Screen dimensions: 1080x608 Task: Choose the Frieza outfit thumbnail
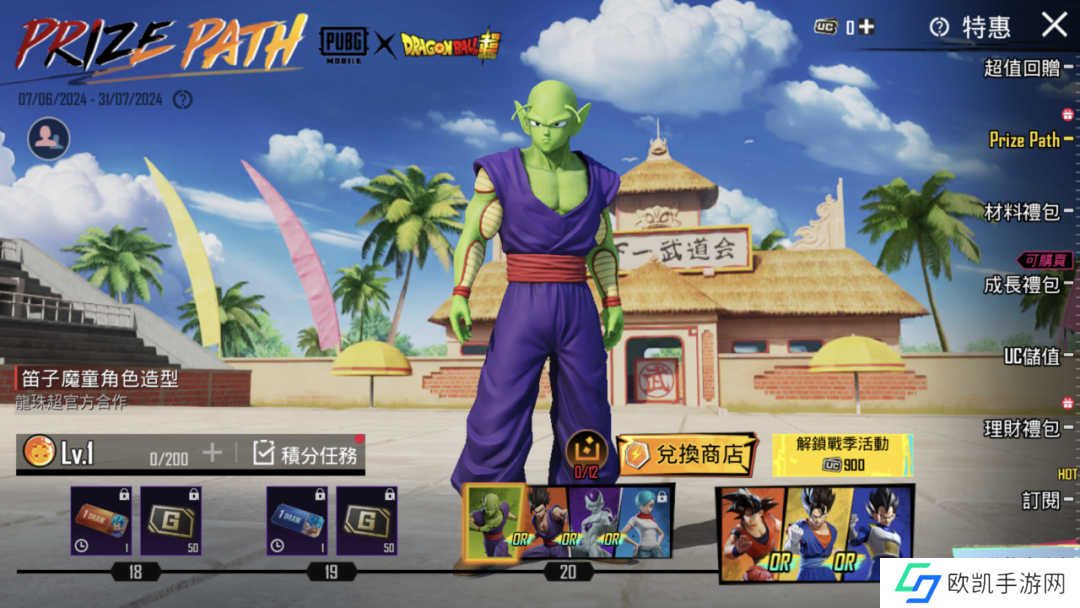[x=592, y=521]
